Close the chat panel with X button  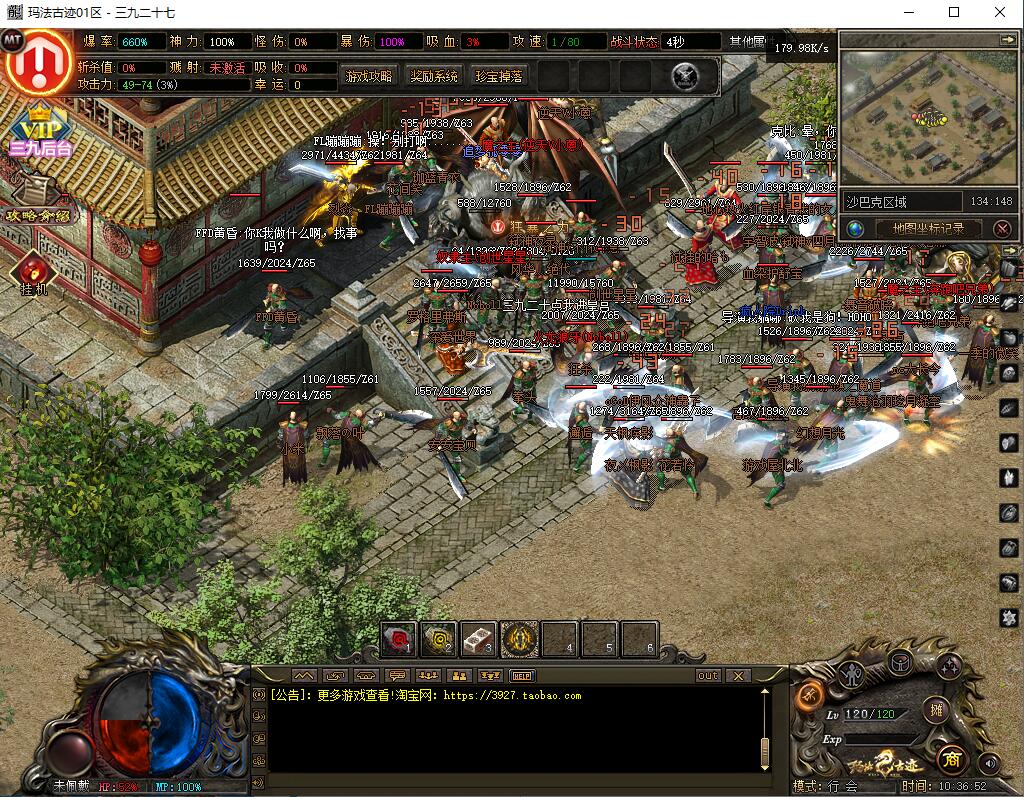[x=737, y=675]
